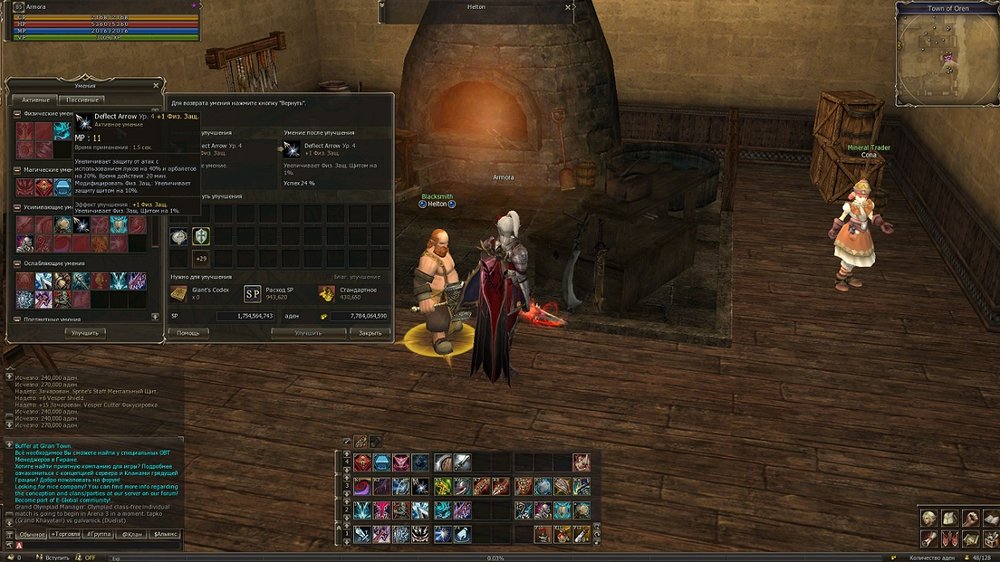Open the character portrait menu icon

(930, 517)
